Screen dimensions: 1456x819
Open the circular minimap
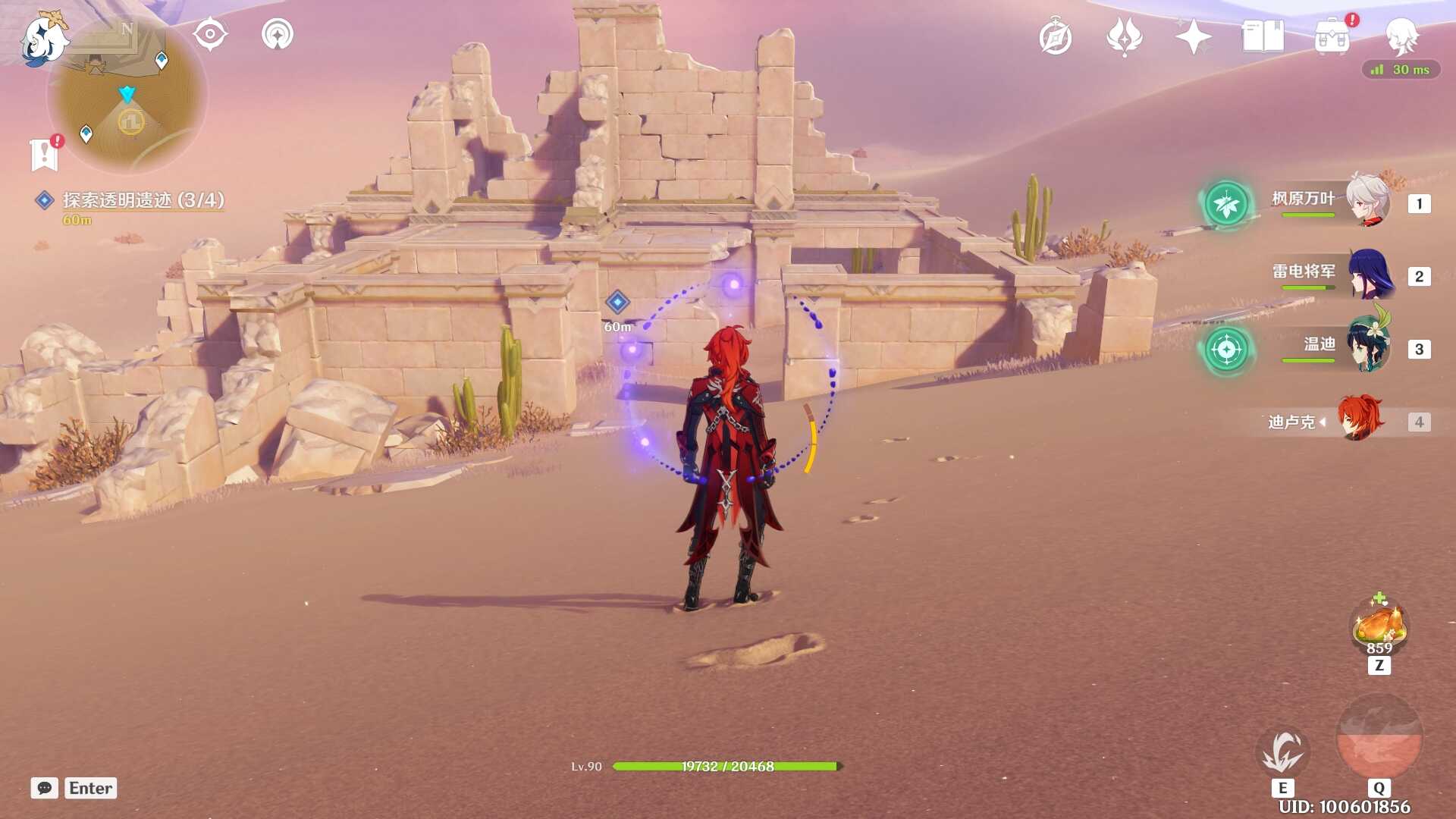(127, 95)
